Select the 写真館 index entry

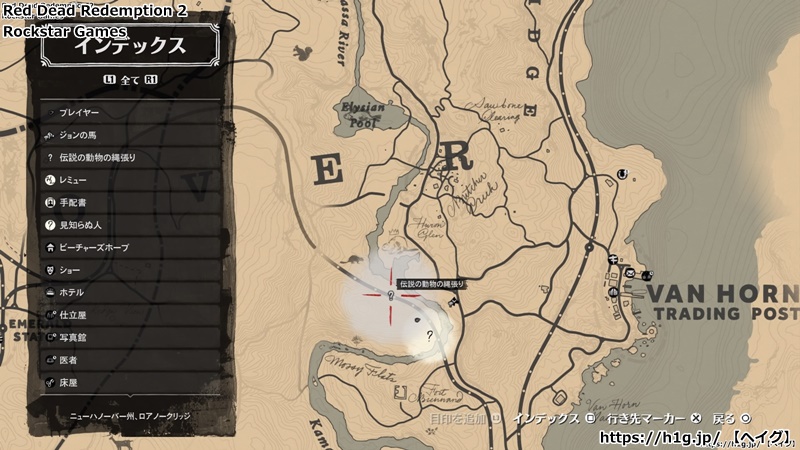coord(128,337)
